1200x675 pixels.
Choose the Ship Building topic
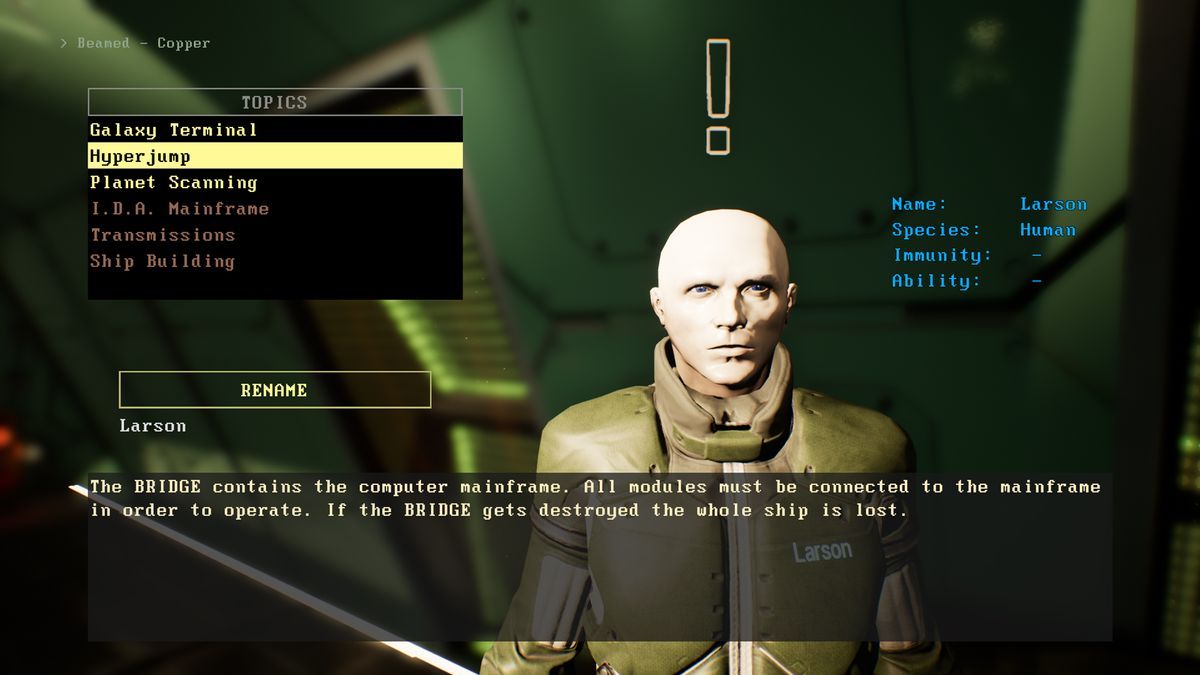[x=162, y=261]
